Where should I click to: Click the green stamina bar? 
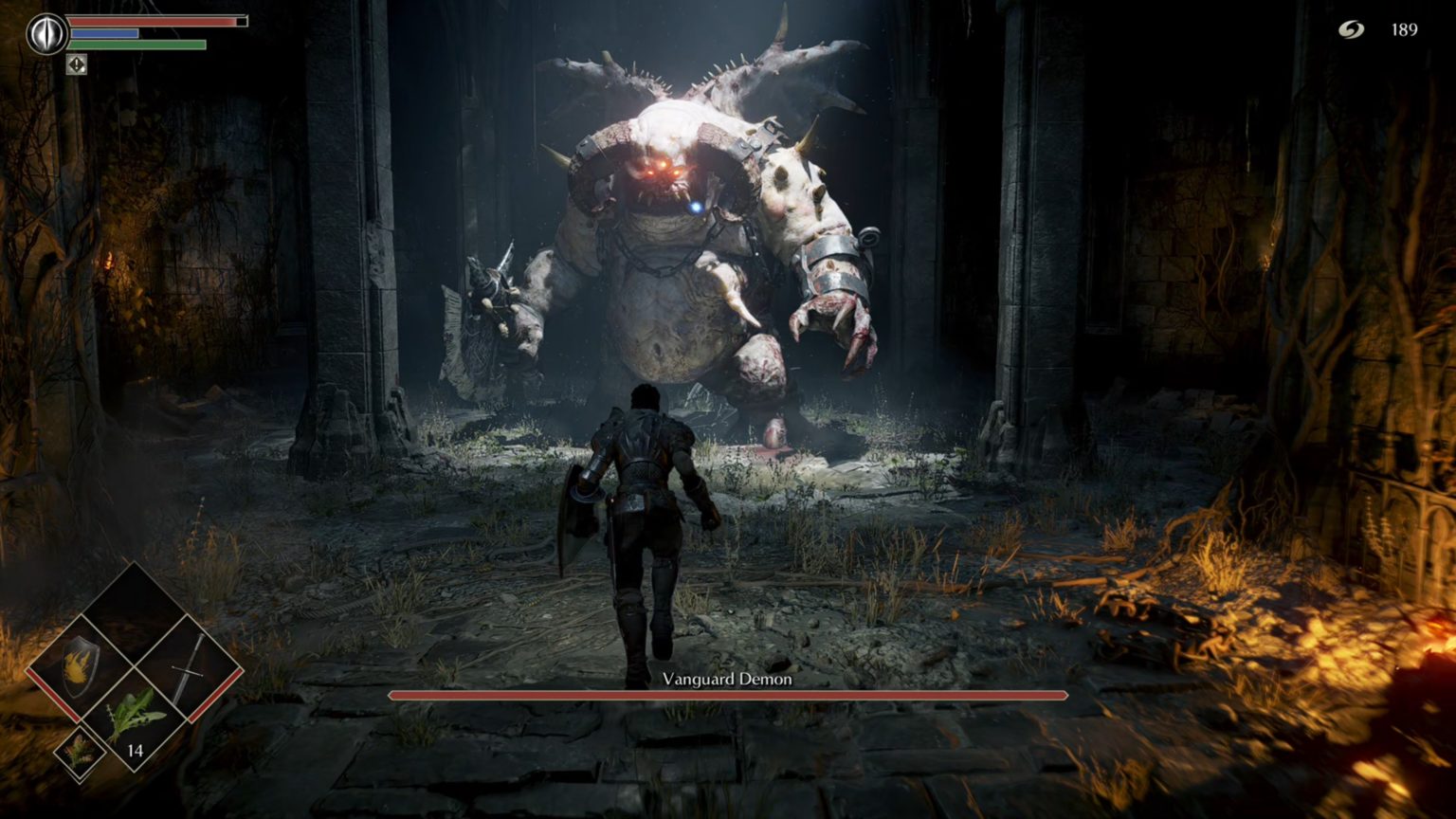click(138, 45)
